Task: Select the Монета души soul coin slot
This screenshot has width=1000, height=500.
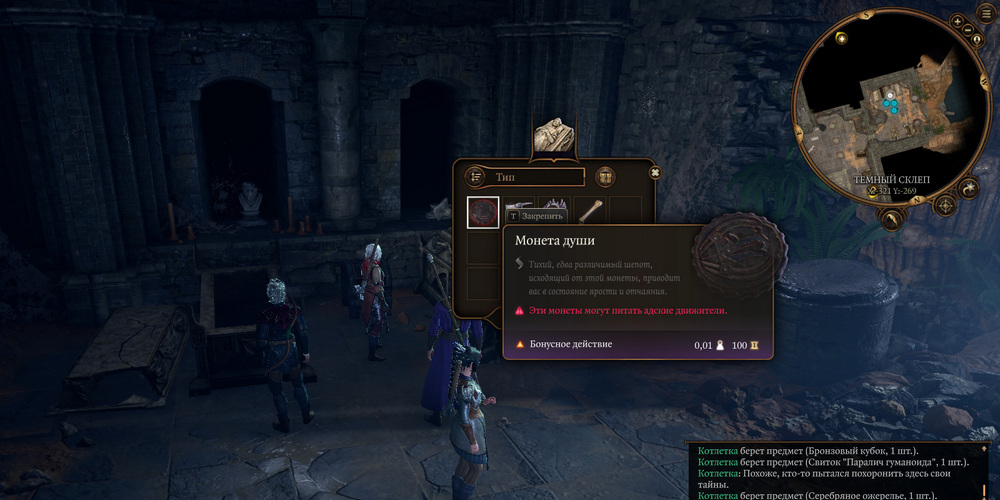Action: click(x=483, y=212)
